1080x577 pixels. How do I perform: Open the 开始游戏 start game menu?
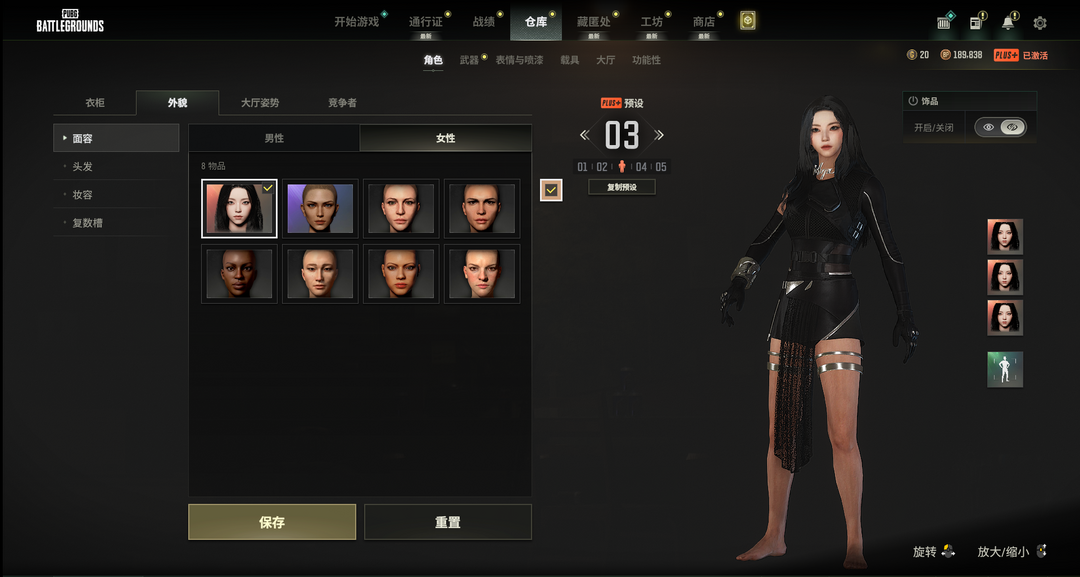356,22
